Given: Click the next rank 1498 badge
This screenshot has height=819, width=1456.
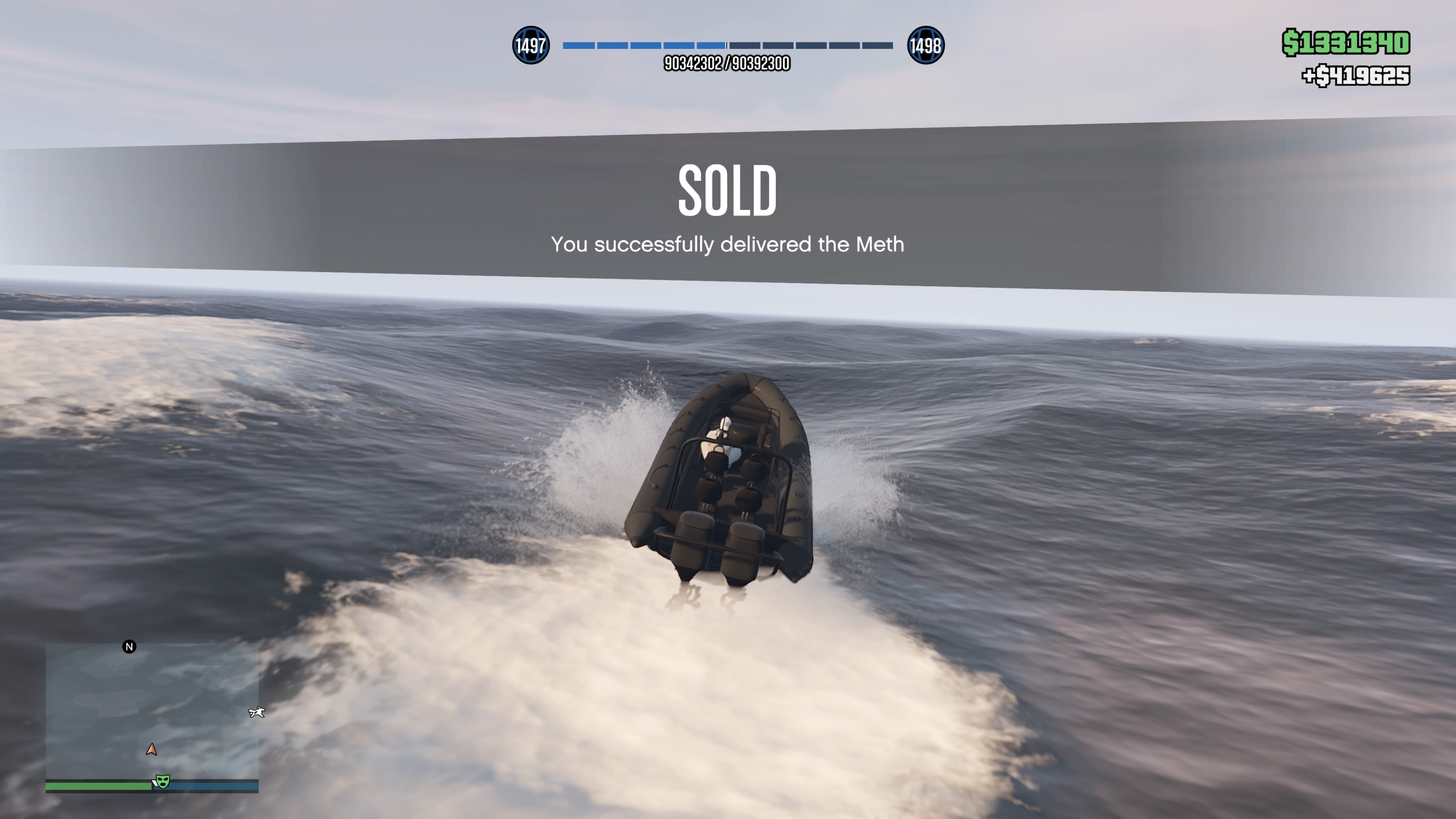Looking at the screenshot, I should point(925,45).
